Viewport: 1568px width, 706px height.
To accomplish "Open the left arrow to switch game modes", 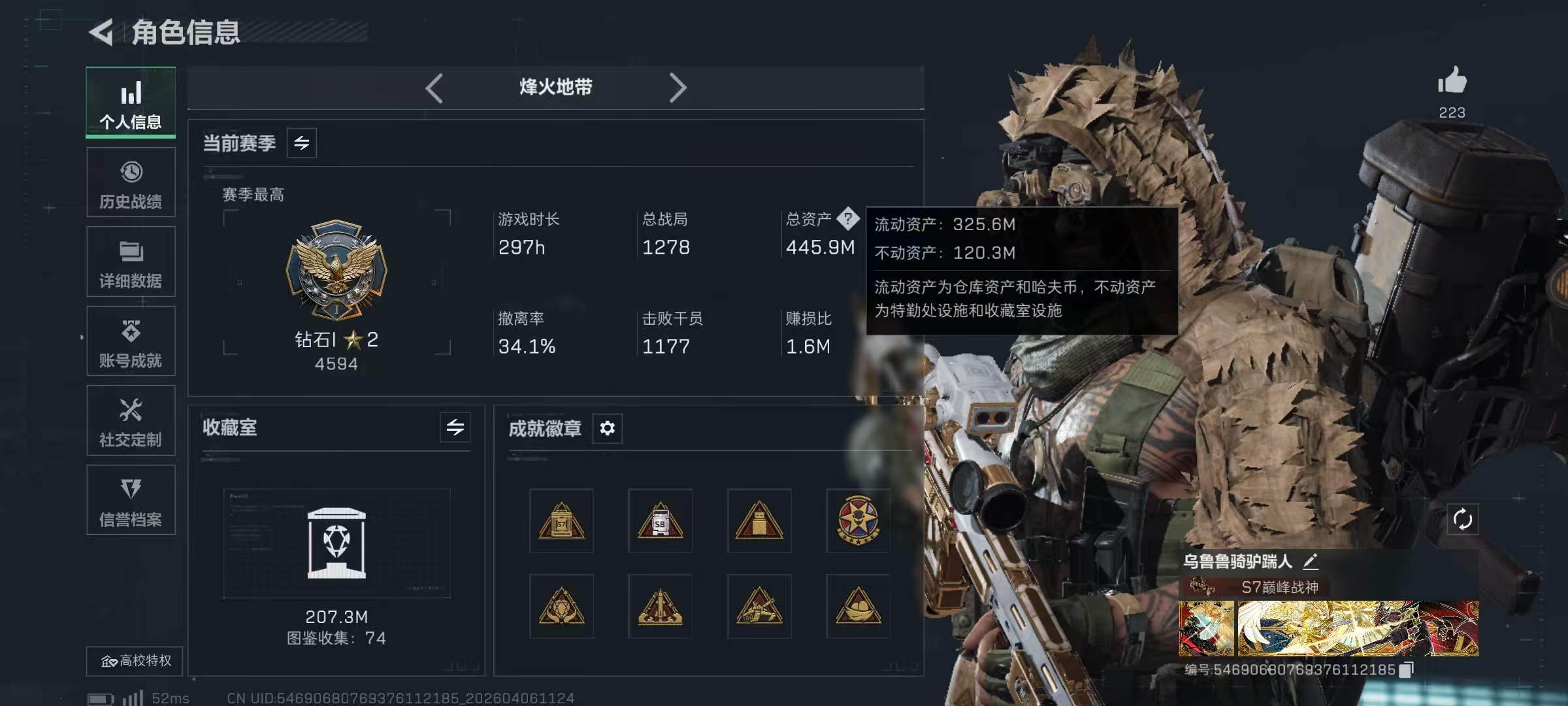I will pyautogui.click(x=434, y=87).
